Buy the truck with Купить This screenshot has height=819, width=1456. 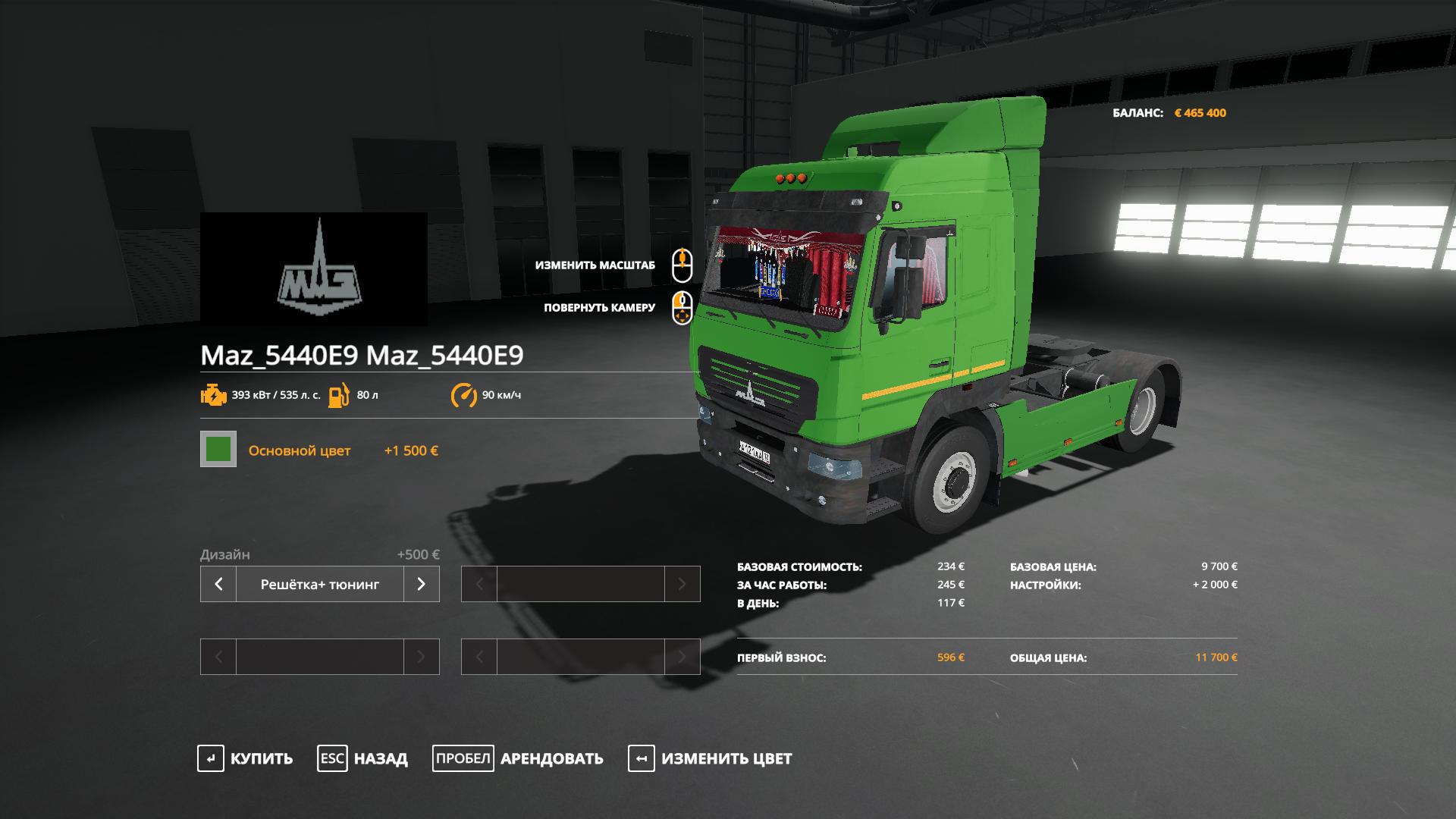246,758
